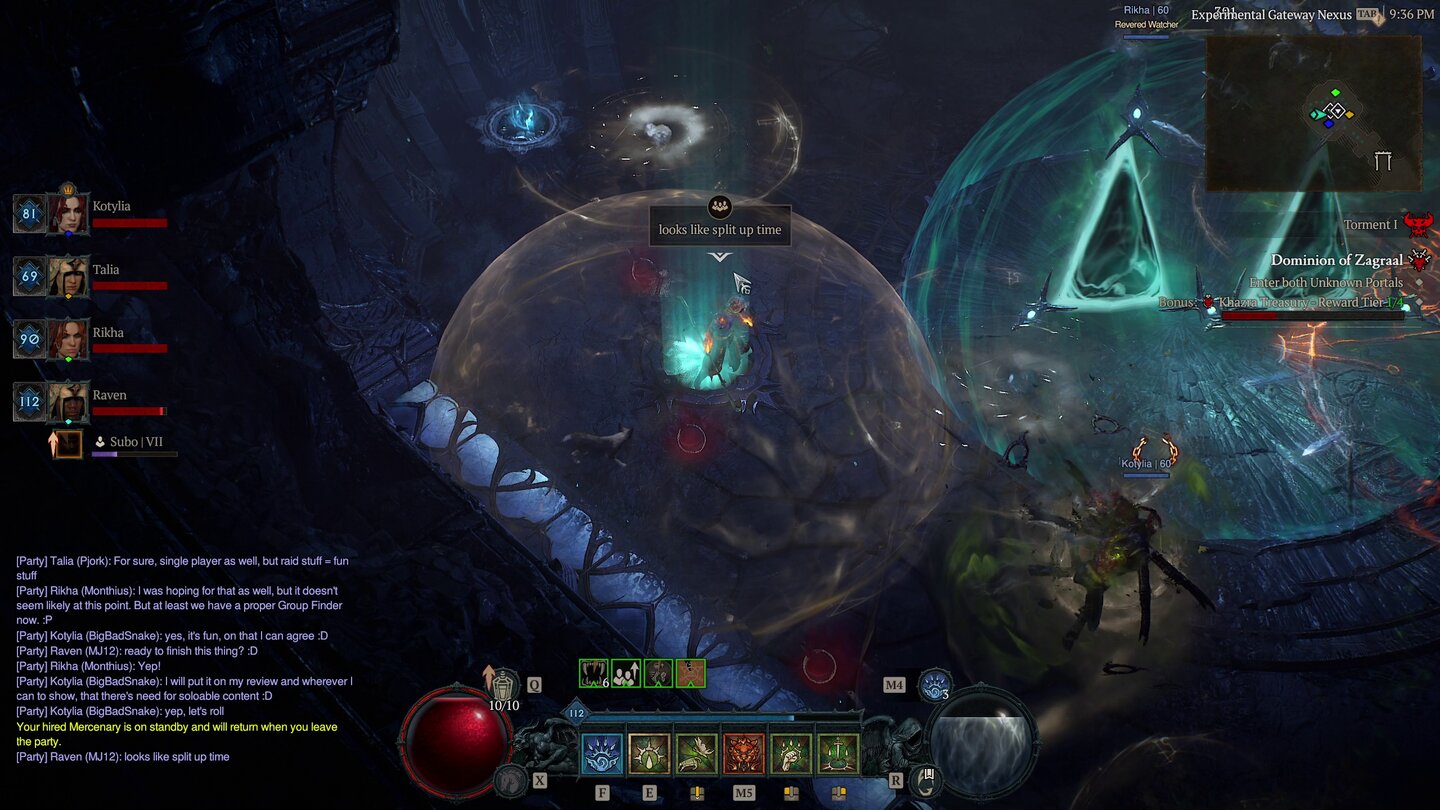This screenshot has height=810, width=1440.
Task: Open the Dominion of Zagraal quest tracker
Action: (x=1336, y=260)
